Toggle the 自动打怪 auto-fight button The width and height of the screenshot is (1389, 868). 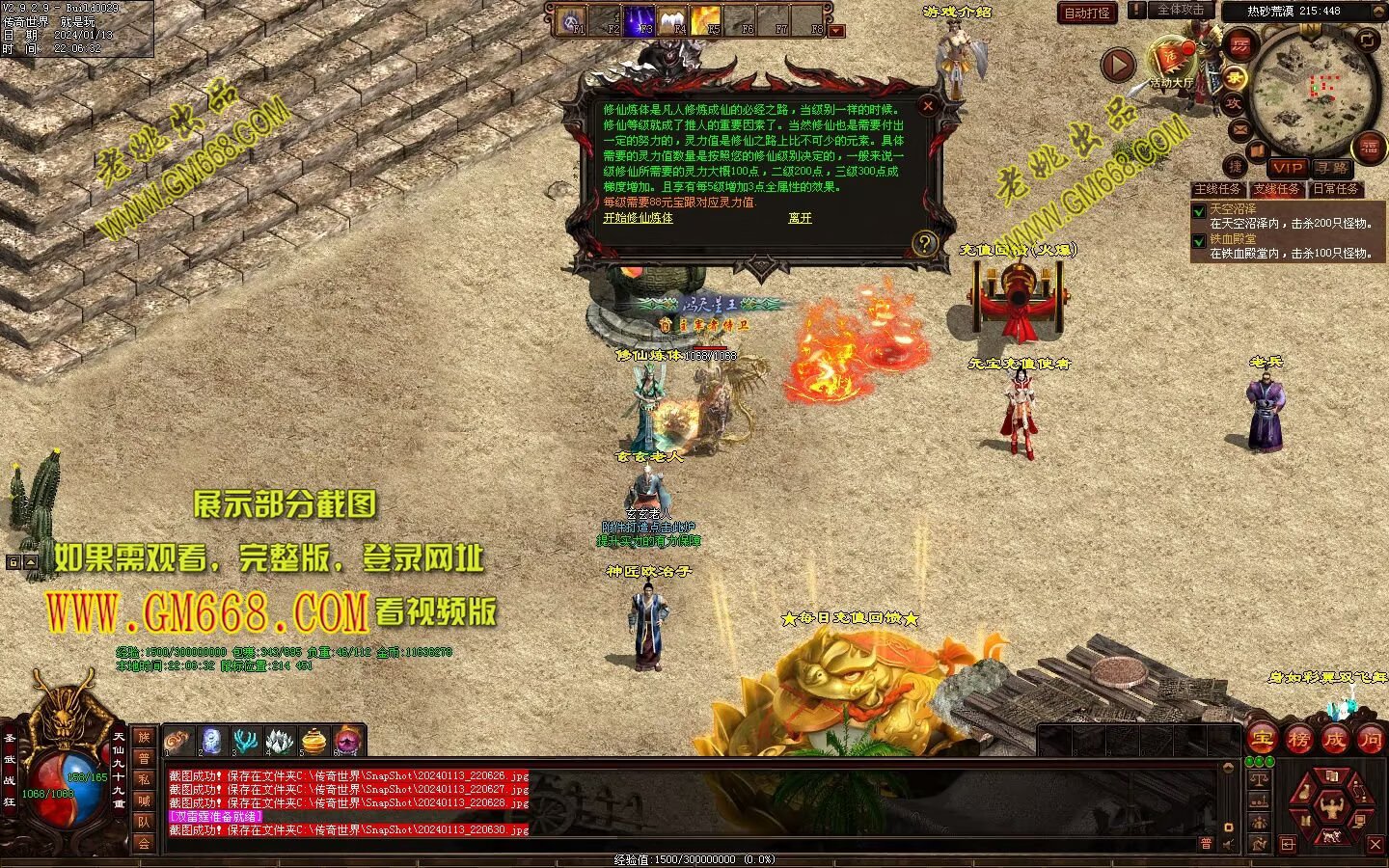pos(1087,13)
